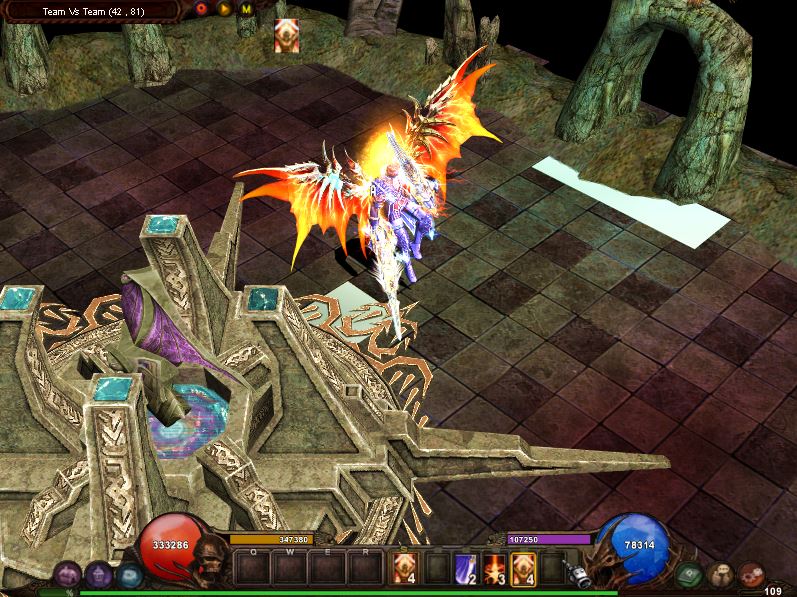Open the tan character figure button
The image size is (797, 597).
[x=720, y=575]
